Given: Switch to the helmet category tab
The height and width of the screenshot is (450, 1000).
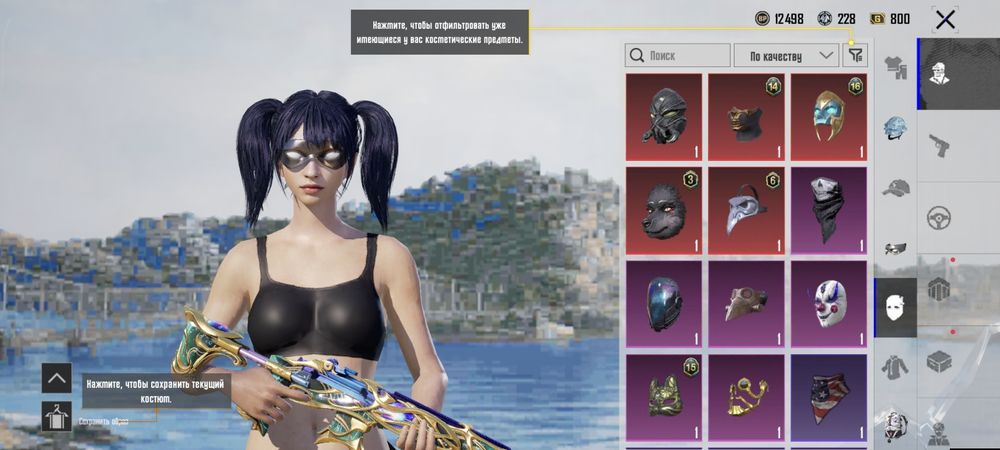Looking at the screenshot, I should (x=895, y=129).
